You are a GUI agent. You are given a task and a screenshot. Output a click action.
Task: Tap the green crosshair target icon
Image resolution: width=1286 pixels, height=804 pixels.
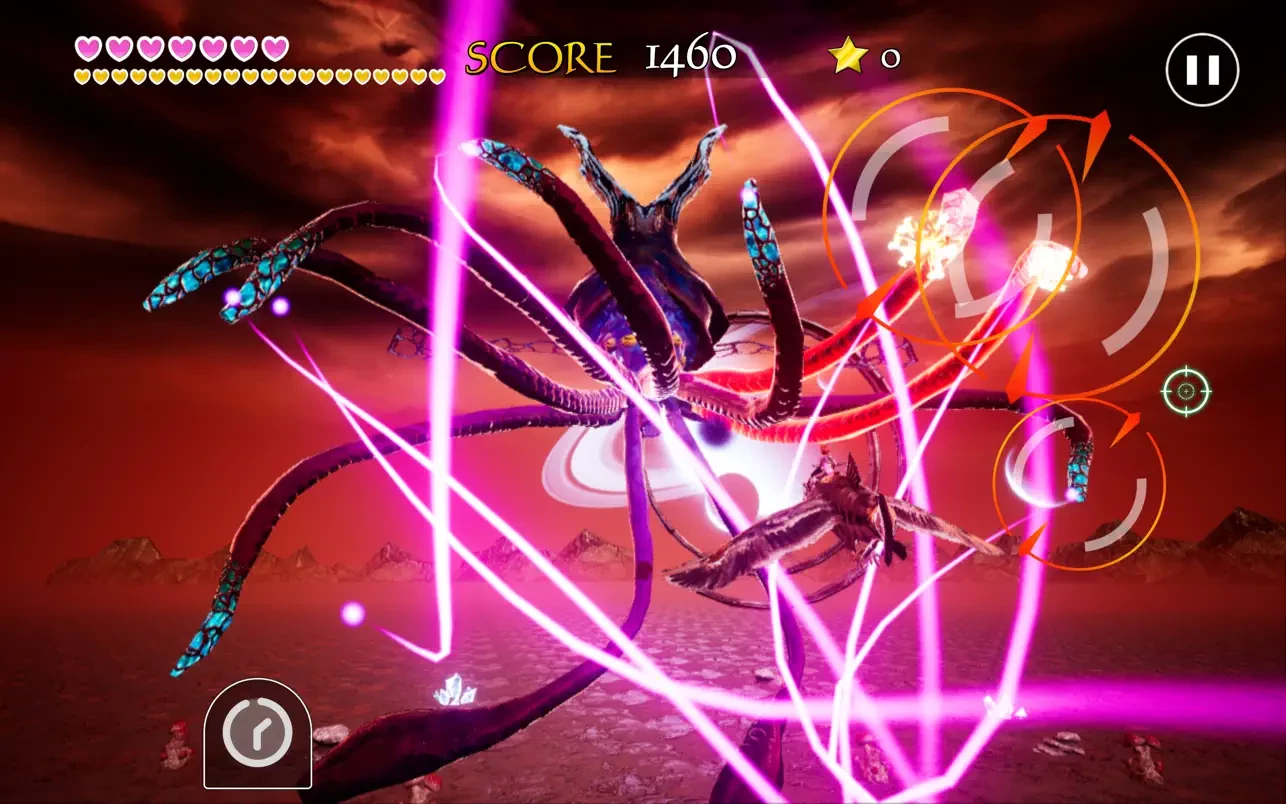pyautogui.click(x=1186, y=391)
